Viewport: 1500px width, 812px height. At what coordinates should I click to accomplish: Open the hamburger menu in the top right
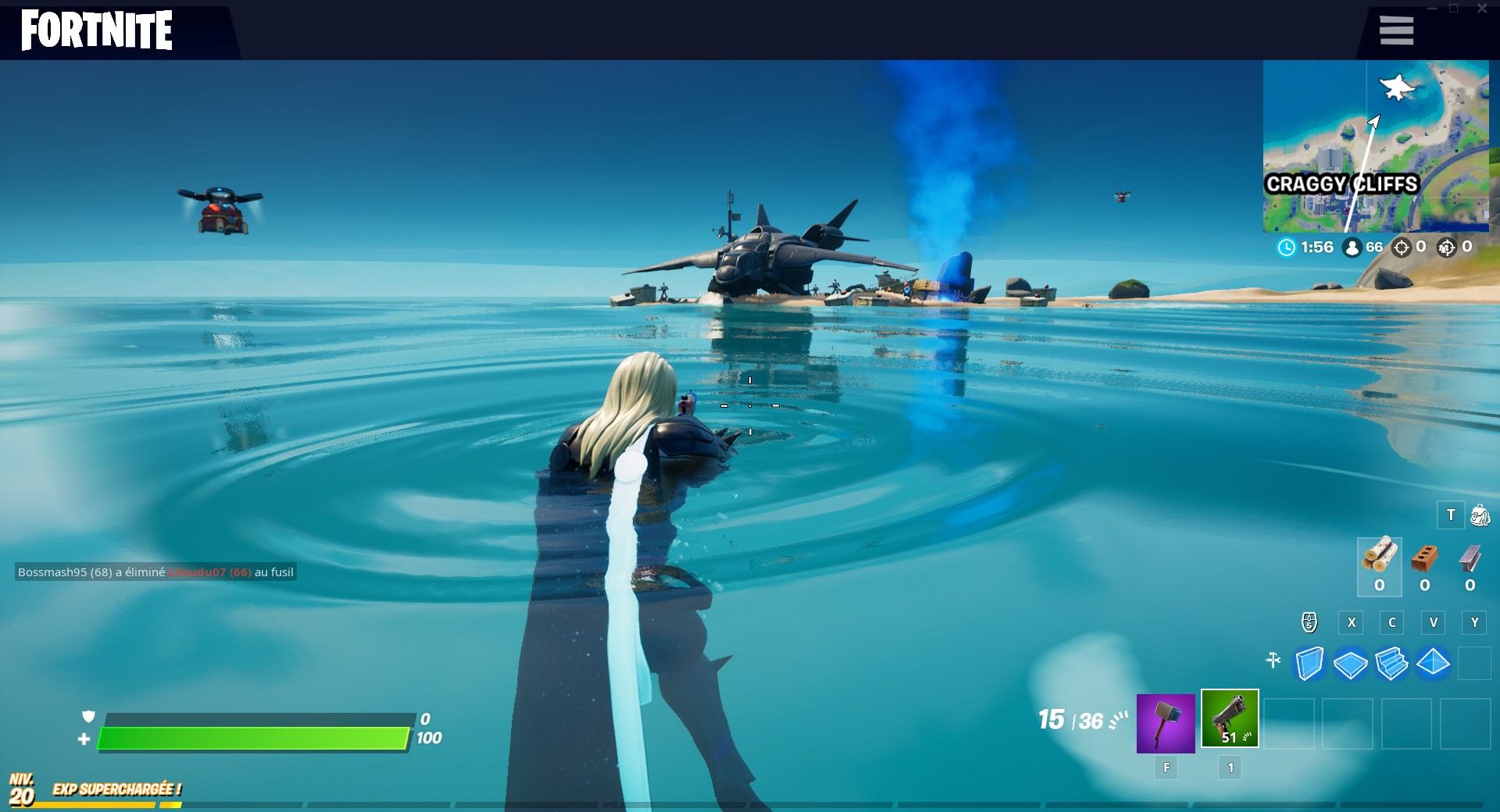click(1396, 30)
